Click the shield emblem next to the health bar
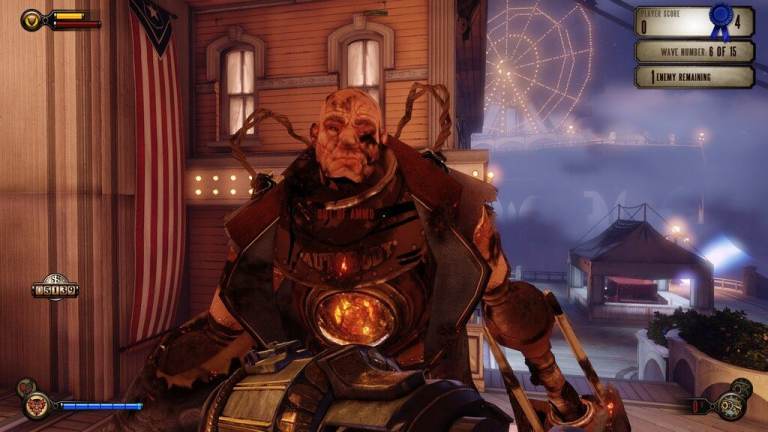This screenshot has height=432, width=768. pos(31,19)
